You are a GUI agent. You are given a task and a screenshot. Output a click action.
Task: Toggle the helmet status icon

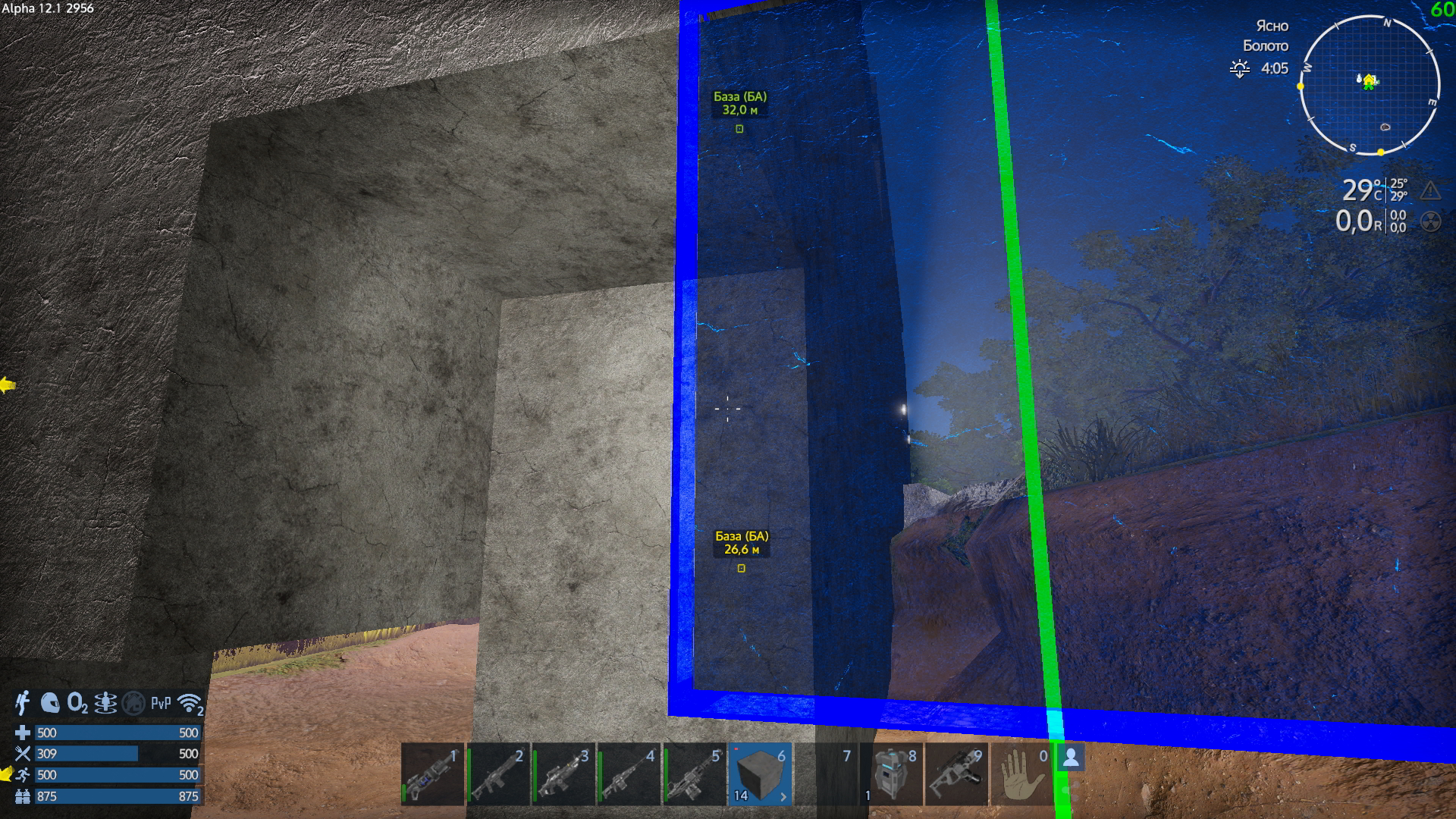click(x=50, y=703)
